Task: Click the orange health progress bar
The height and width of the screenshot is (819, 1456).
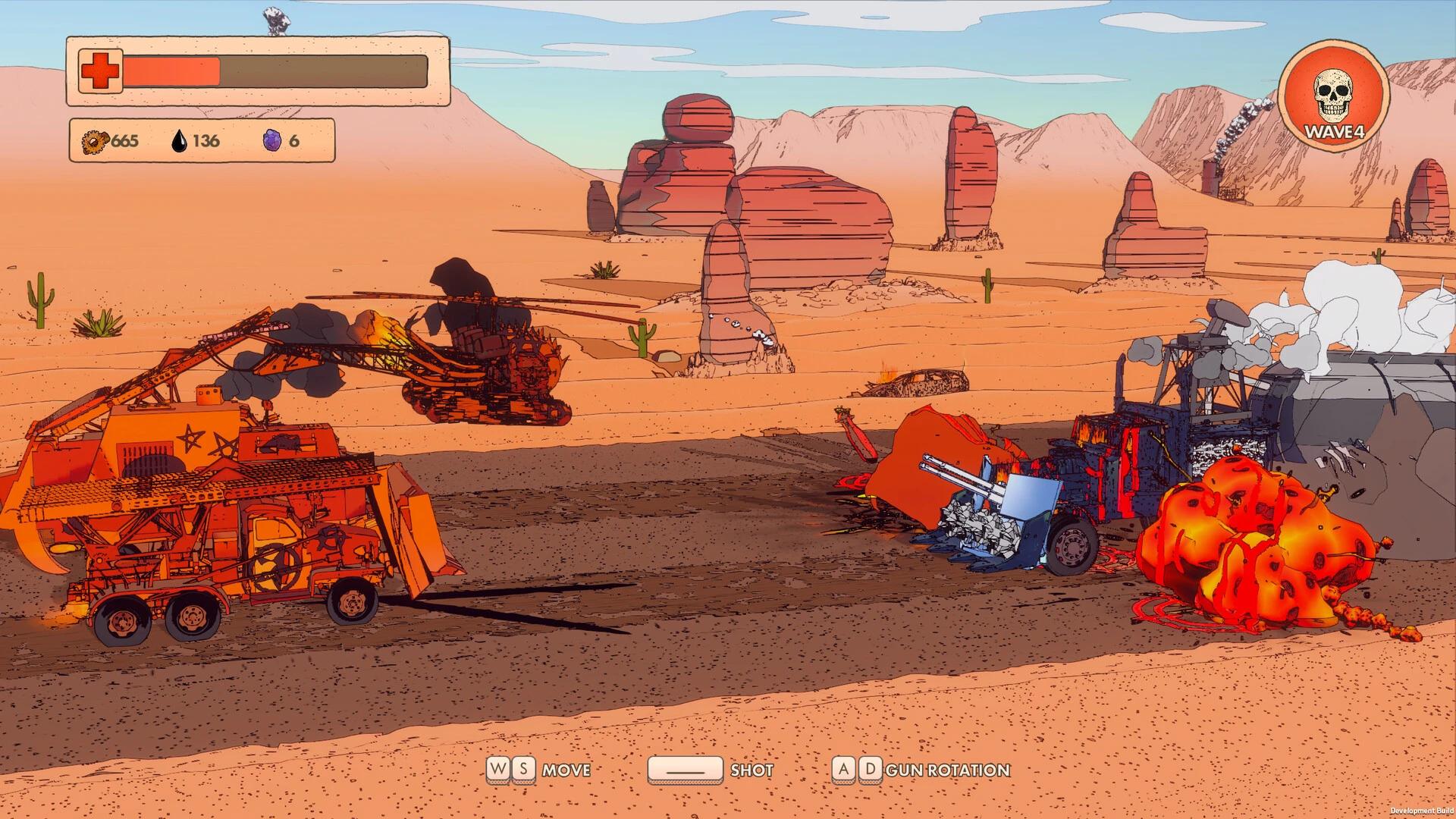Action: [171, 71]
